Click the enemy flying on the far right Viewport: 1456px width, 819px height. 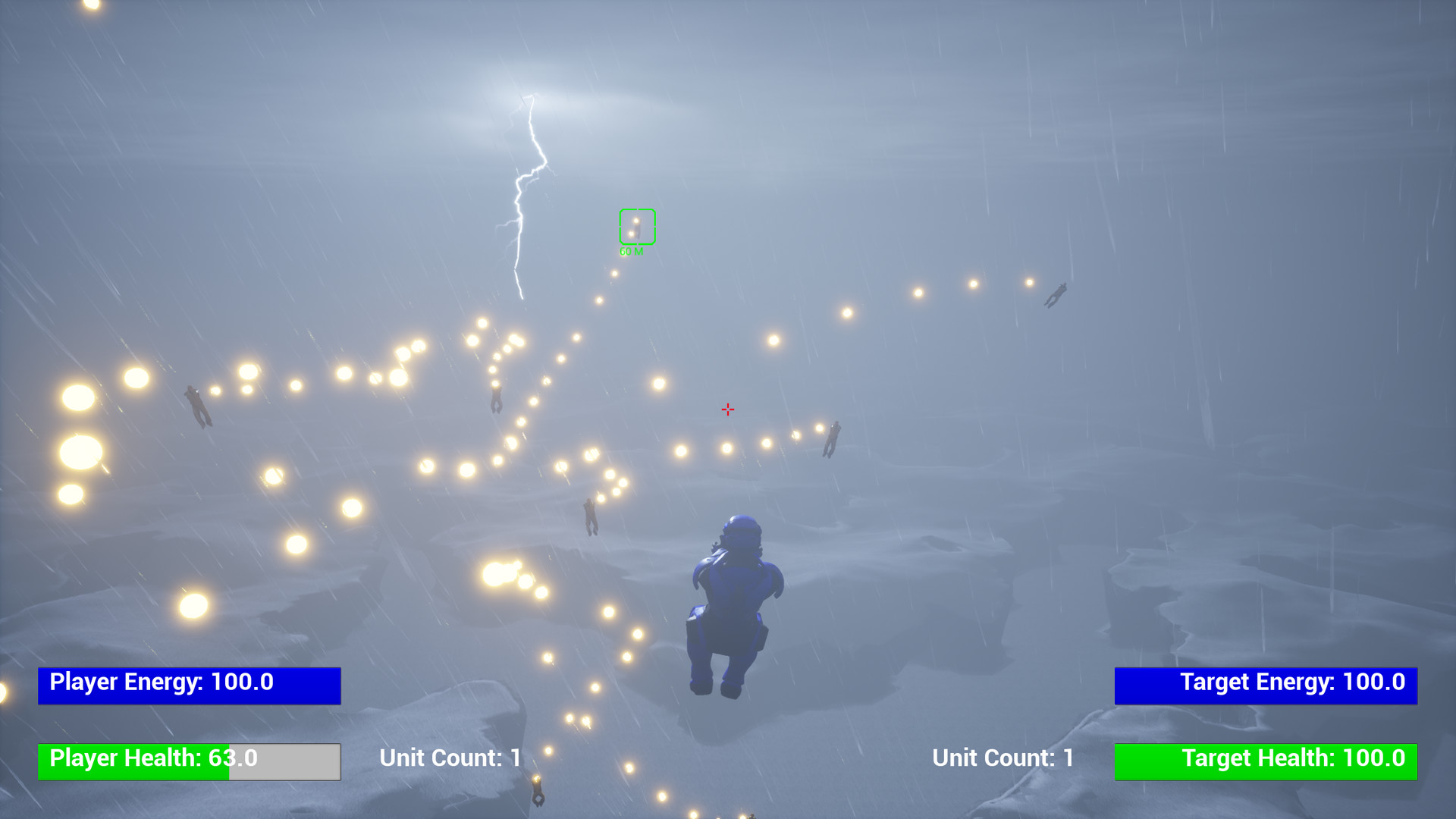tap(1056, 296)
